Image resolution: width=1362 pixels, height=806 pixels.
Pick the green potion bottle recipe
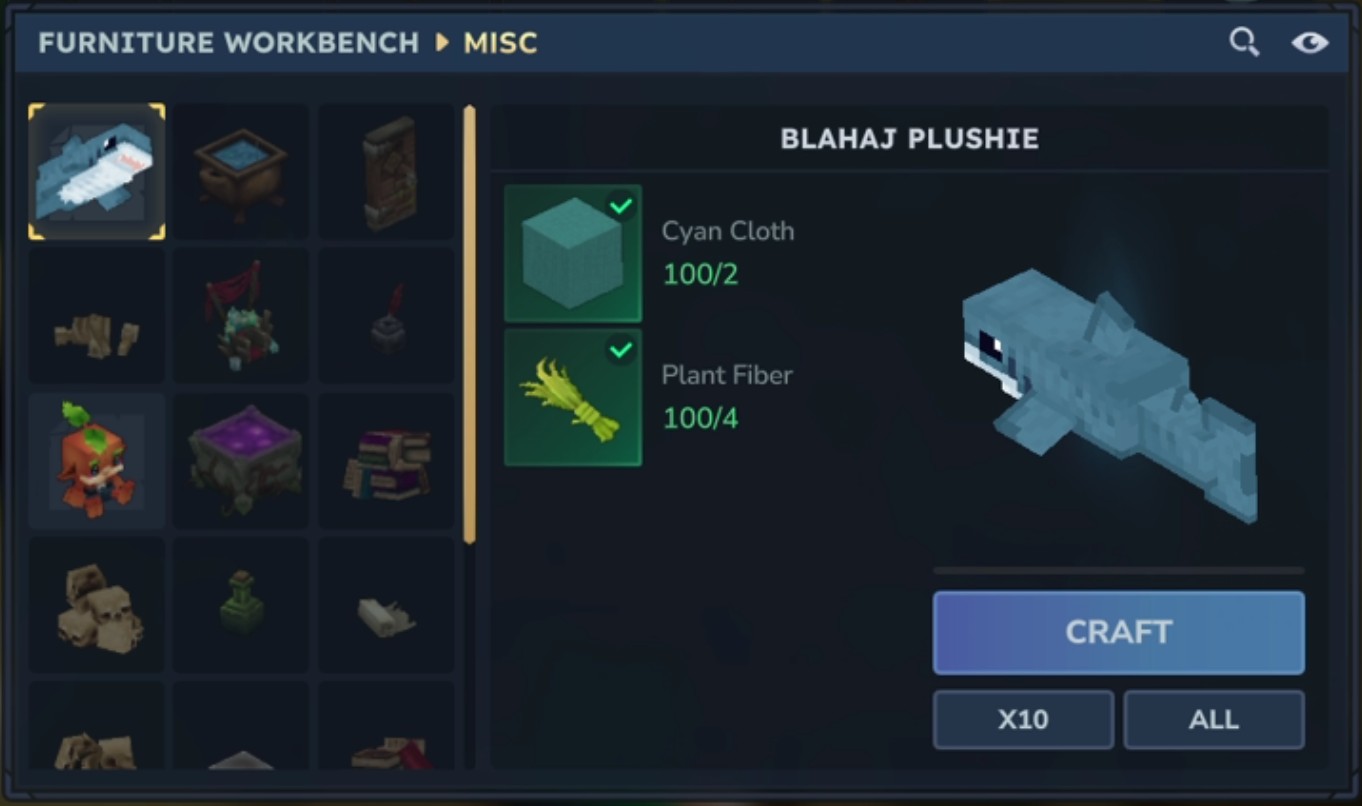[x=241, y=604]
